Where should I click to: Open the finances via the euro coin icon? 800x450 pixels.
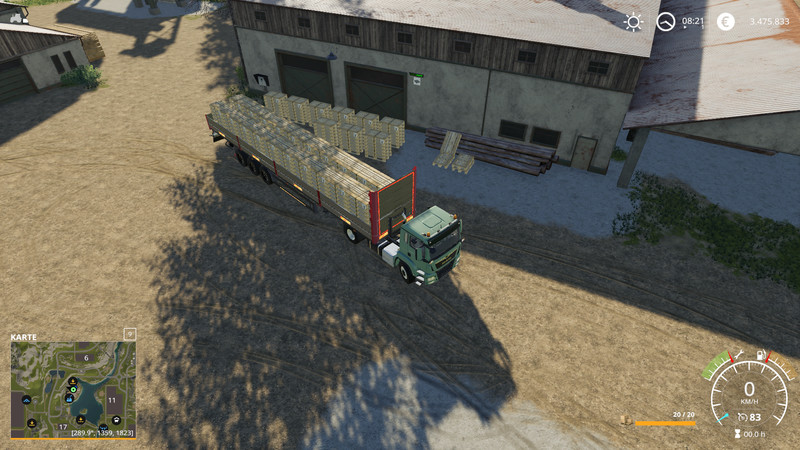click(x=725, y=21)
